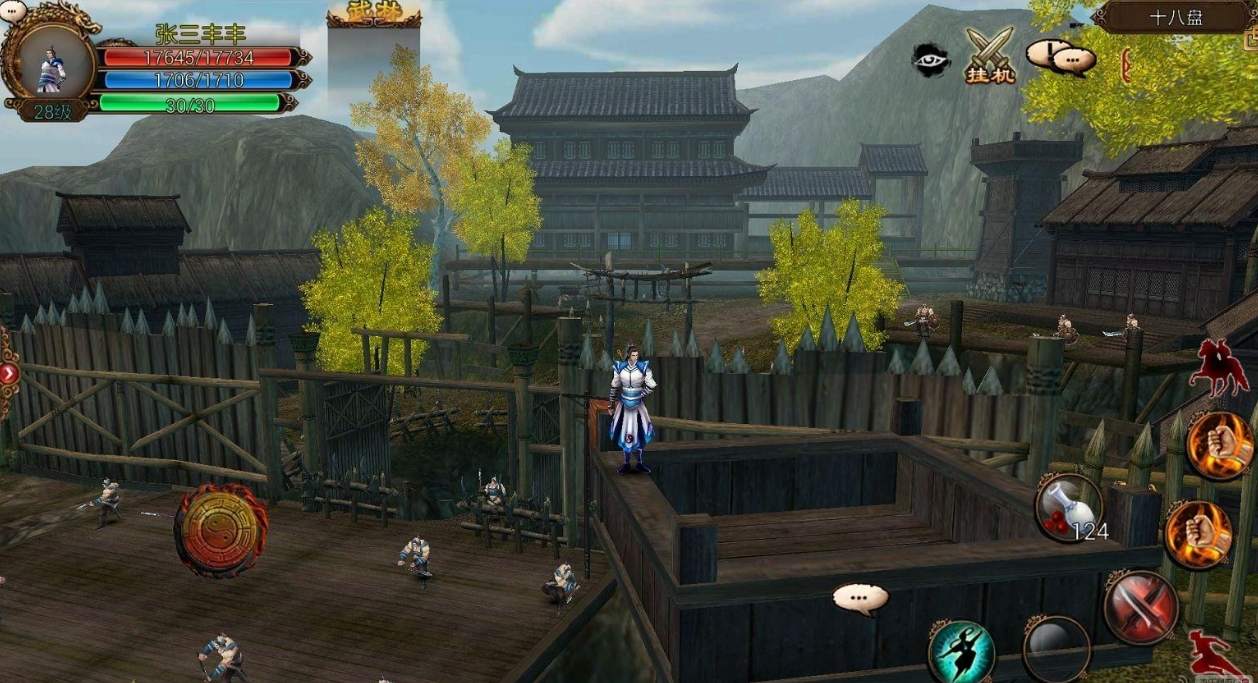Expand the left side red arrow tab

click(9, 373)
